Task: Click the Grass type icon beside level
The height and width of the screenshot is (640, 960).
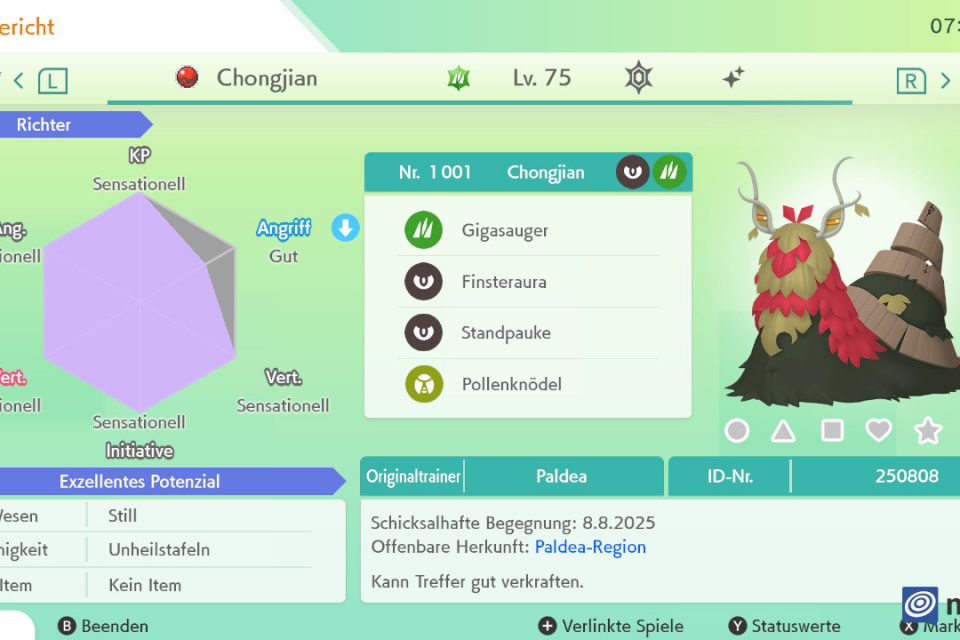Action: 459,78
